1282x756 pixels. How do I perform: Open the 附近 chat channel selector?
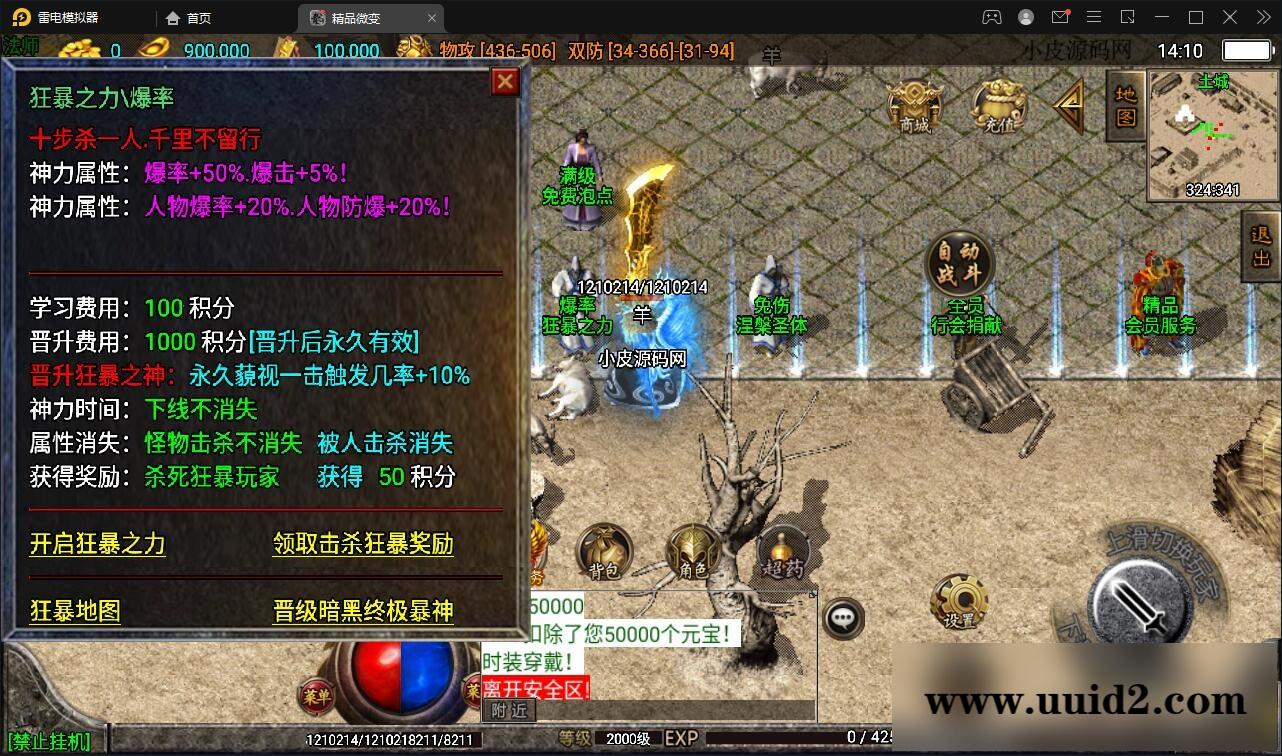pos(510,711)
